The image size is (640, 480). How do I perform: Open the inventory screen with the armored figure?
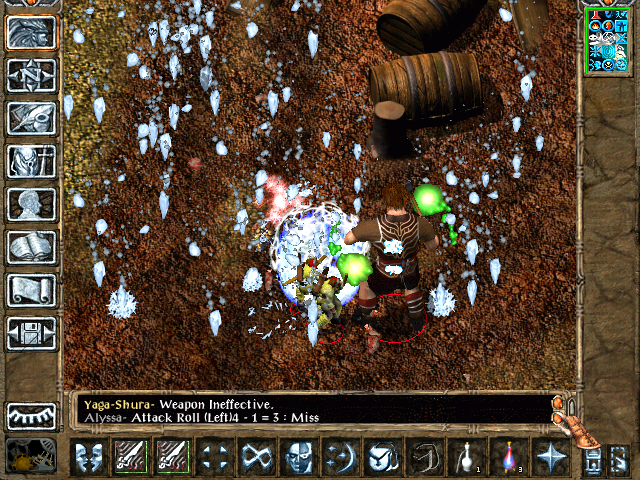click(x=32, y=161)
